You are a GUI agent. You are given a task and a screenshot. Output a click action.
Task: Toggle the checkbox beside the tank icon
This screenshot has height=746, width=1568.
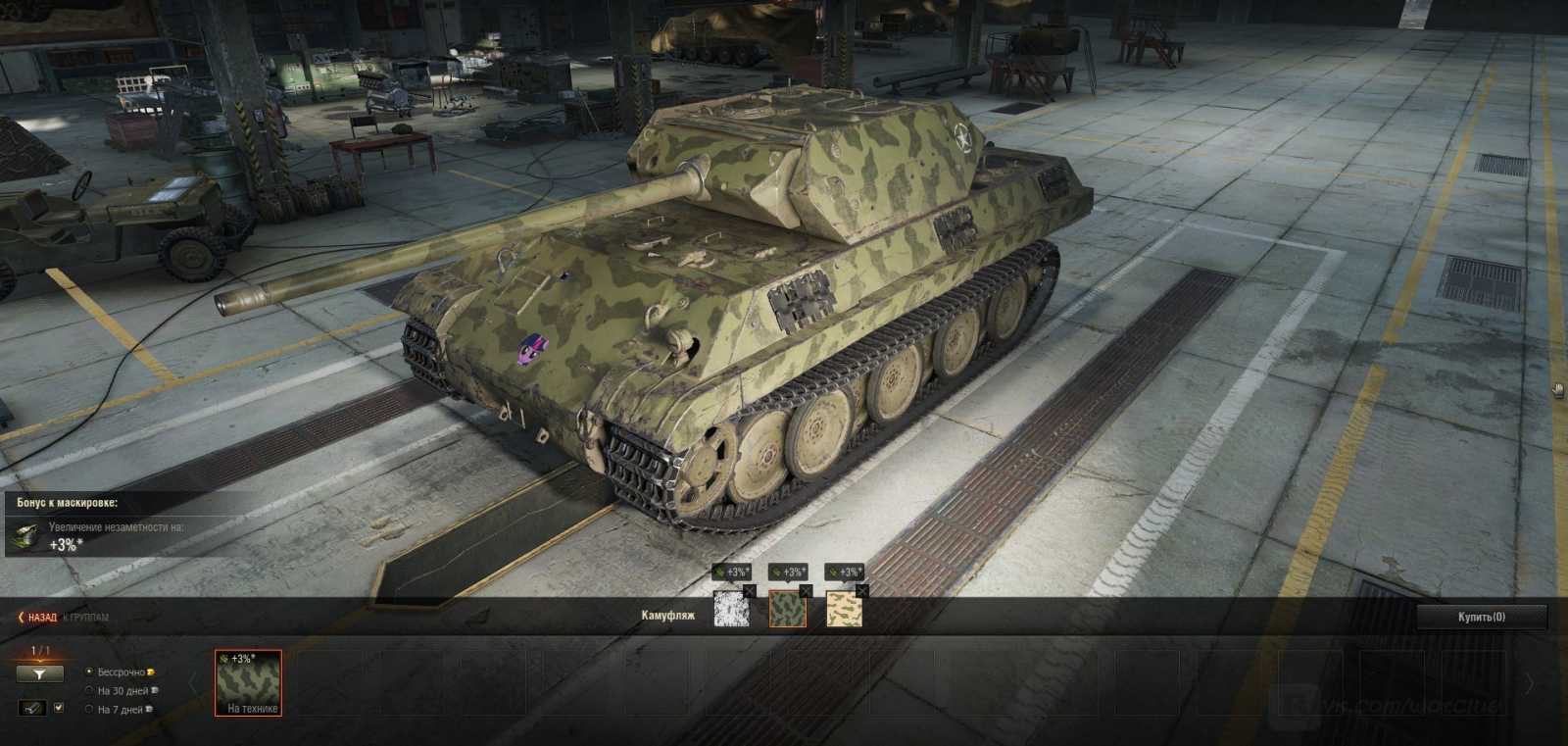tap(58, 707)
